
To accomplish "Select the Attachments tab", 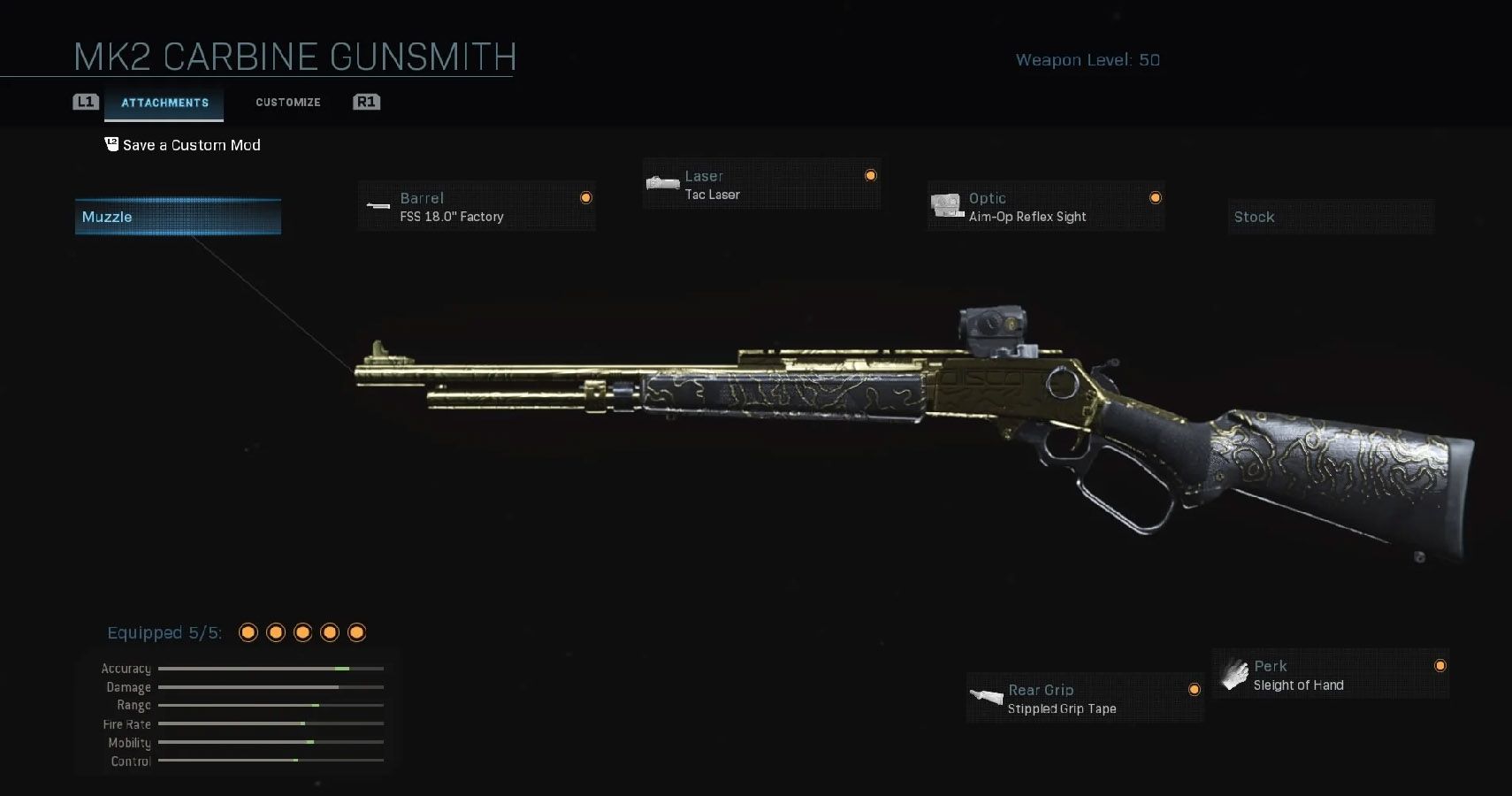I will [x=164, y=102].
